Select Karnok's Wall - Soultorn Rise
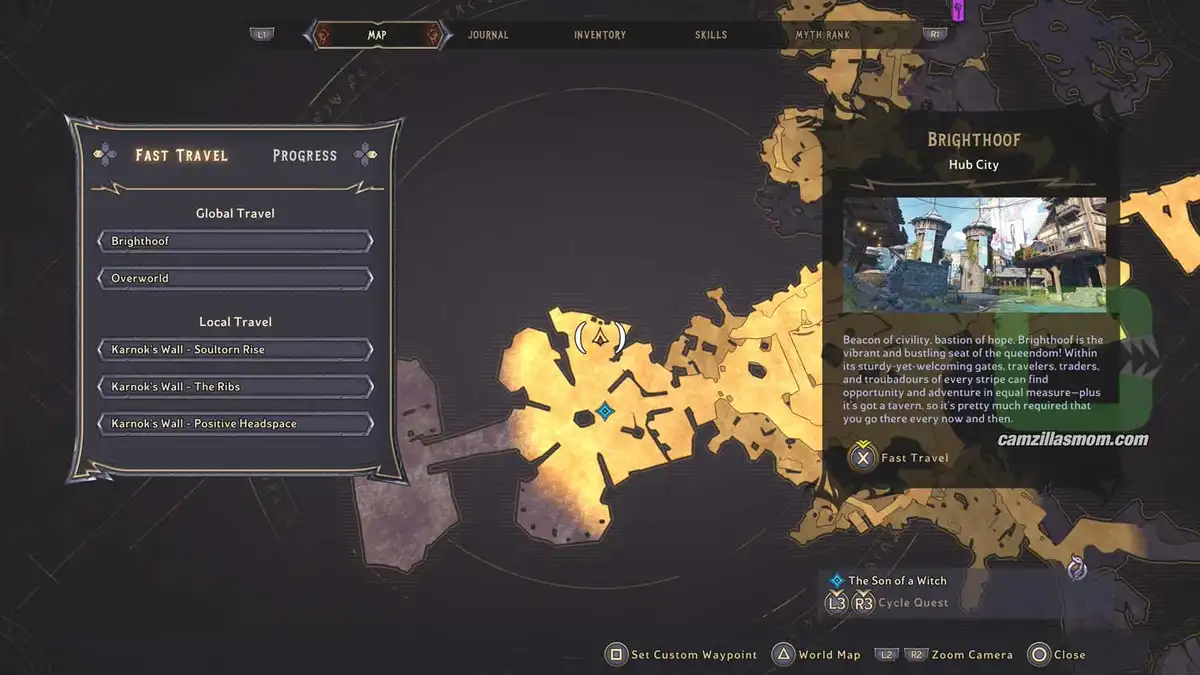The height and width of the screenshot is (675, 1200). click(236, 350)
